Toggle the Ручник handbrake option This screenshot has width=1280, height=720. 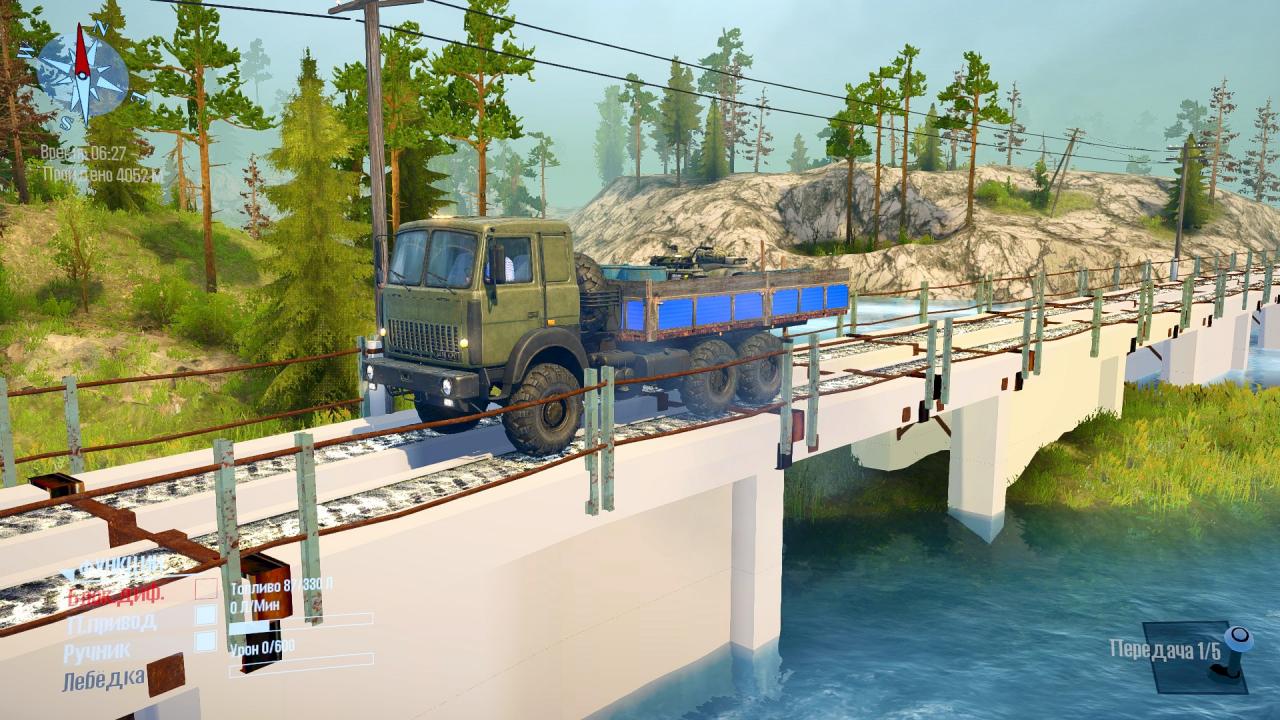205,641
